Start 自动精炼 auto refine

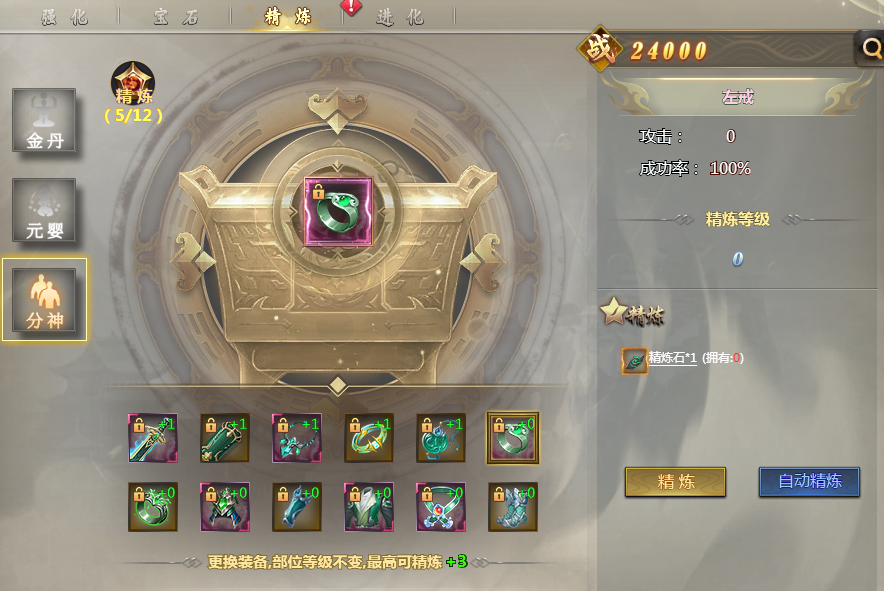(810, 481)
